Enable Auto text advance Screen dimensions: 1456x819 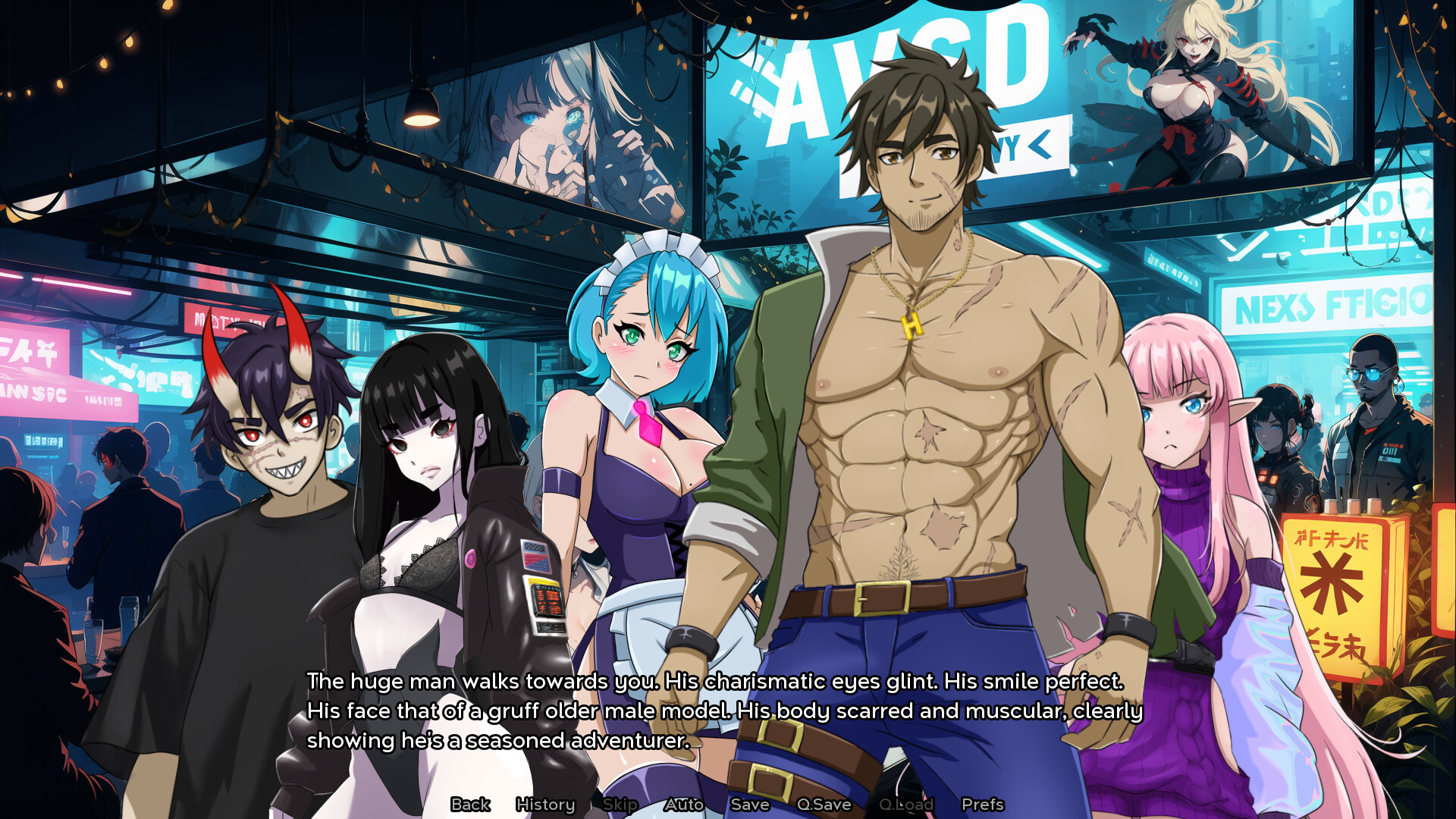pos(684,804)
